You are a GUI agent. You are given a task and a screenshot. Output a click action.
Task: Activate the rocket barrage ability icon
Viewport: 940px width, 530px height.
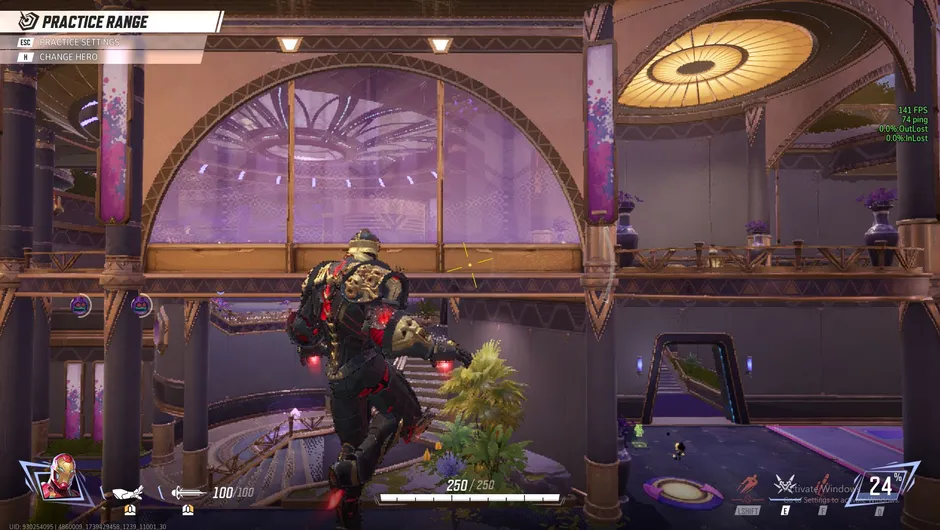click(x=822, y=487)
